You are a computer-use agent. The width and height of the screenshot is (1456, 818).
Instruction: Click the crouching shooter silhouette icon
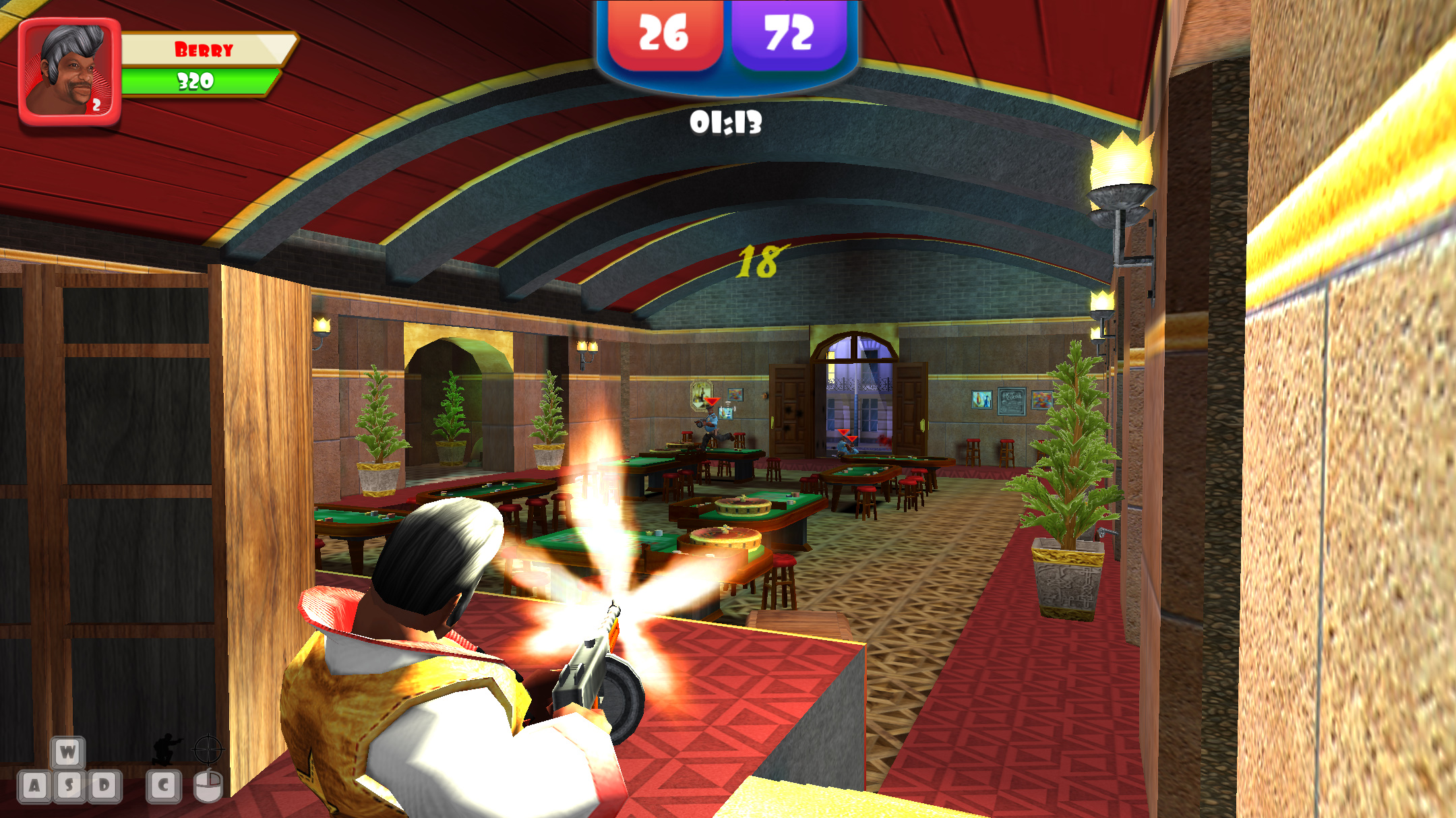click(164, 750)
